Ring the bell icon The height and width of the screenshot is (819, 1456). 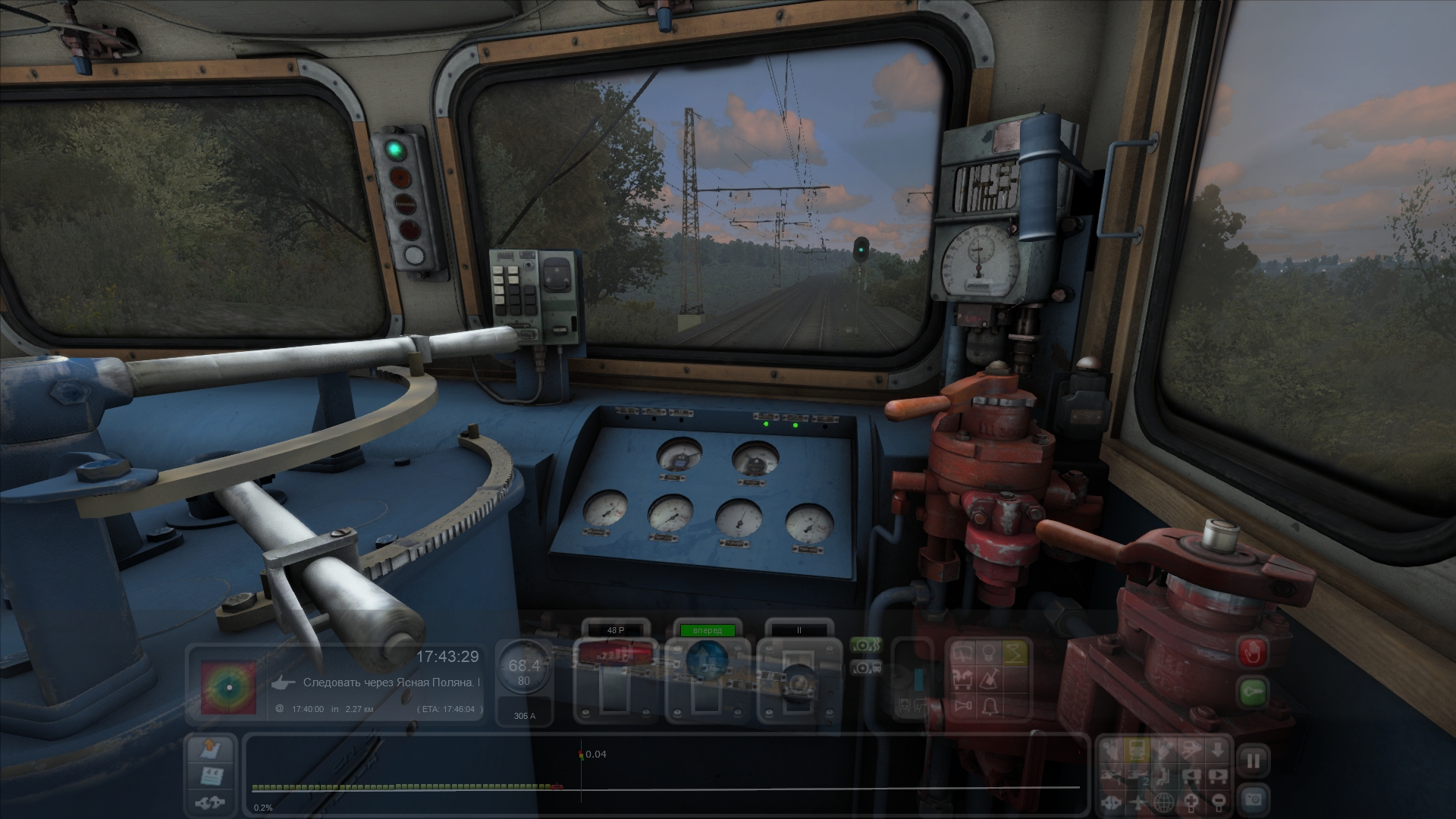click(990, 707)
